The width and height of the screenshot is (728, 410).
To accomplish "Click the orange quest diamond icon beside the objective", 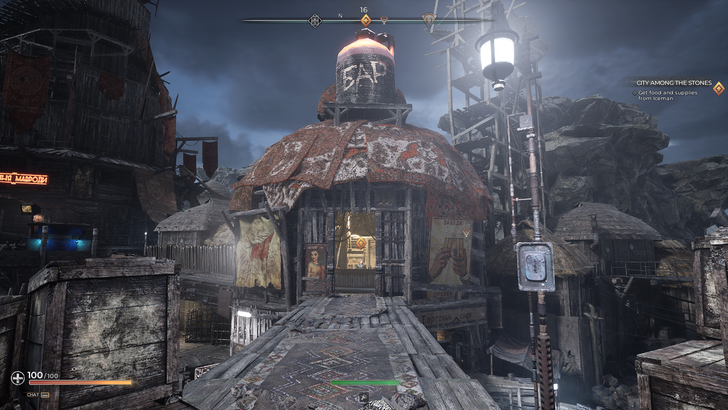I will tap(718, 88).
